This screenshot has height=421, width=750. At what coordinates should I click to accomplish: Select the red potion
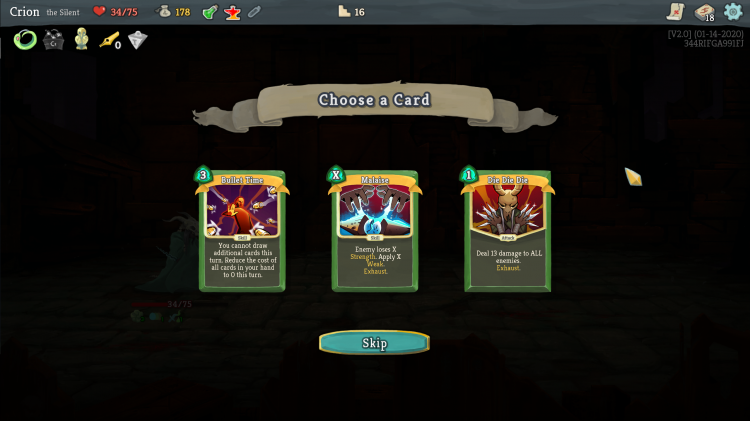click(x=232, y=12)
